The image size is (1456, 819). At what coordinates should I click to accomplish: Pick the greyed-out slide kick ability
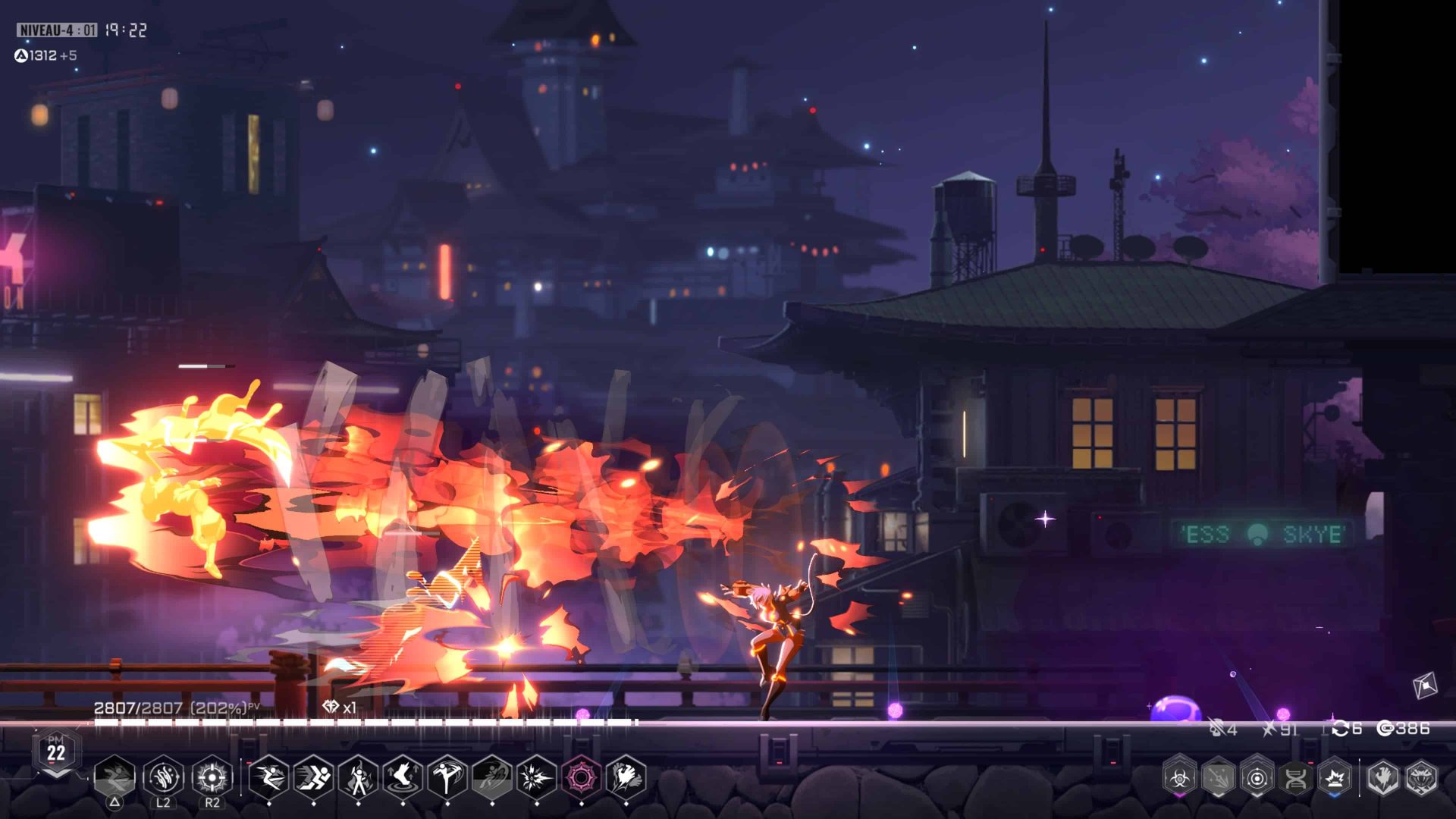click(x=492, y=777)
